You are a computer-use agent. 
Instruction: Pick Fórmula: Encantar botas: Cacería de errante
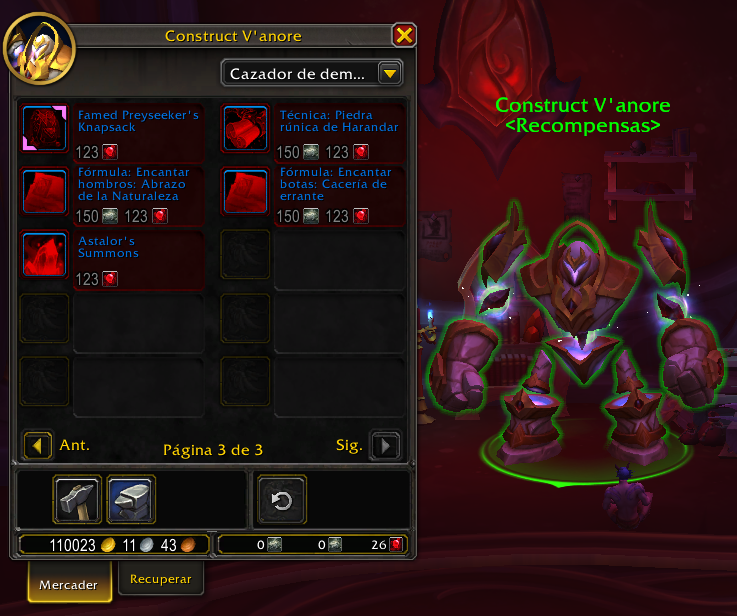click(x=245, y=192)
